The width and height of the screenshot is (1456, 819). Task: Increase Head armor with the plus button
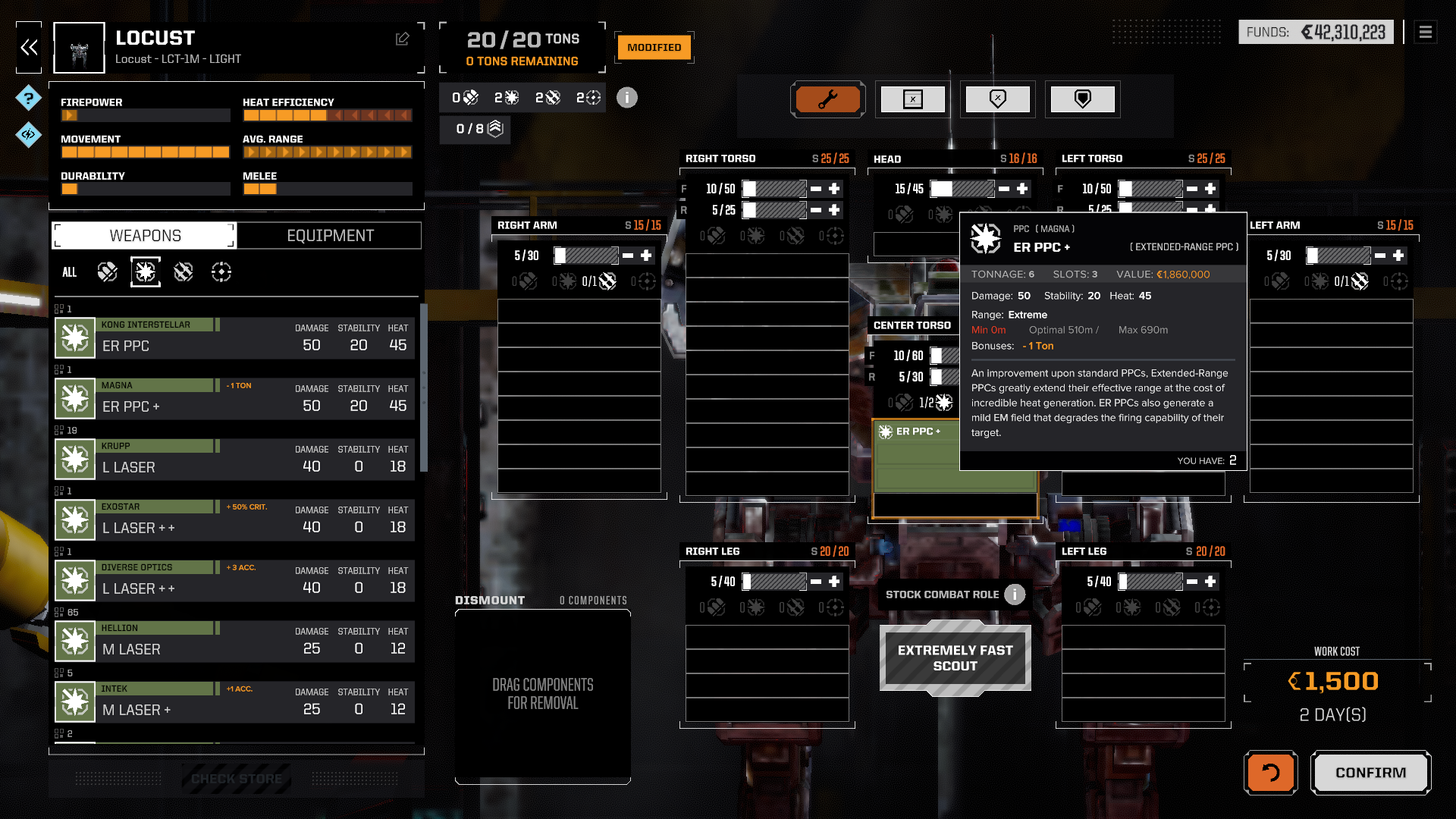pyautogui.click(x=1022, y=189)
